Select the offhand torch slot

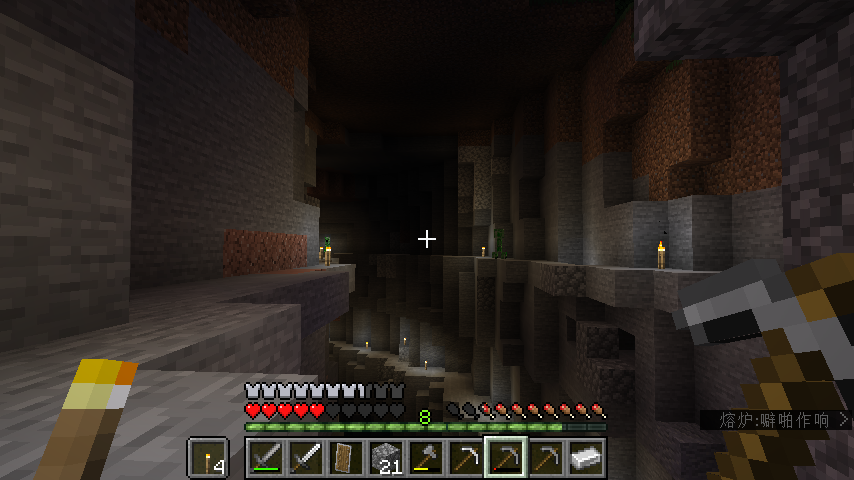click(207, 457)
